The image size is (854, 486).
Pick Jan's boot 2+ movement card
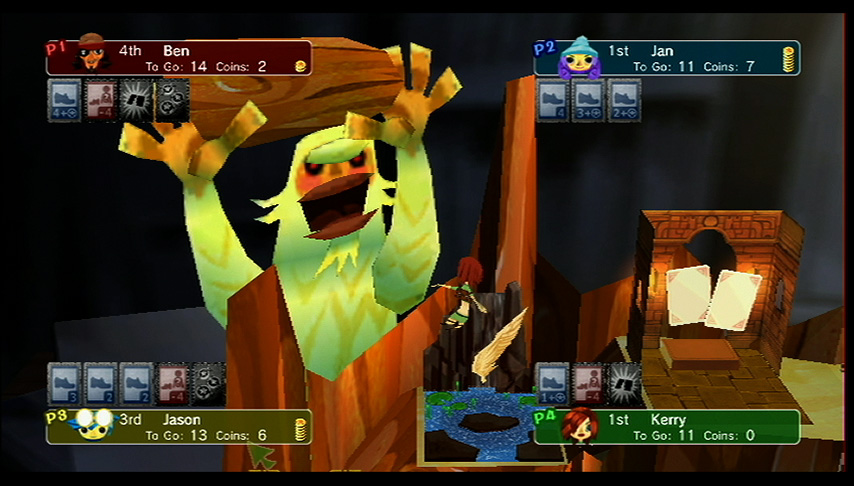point(625,101)
